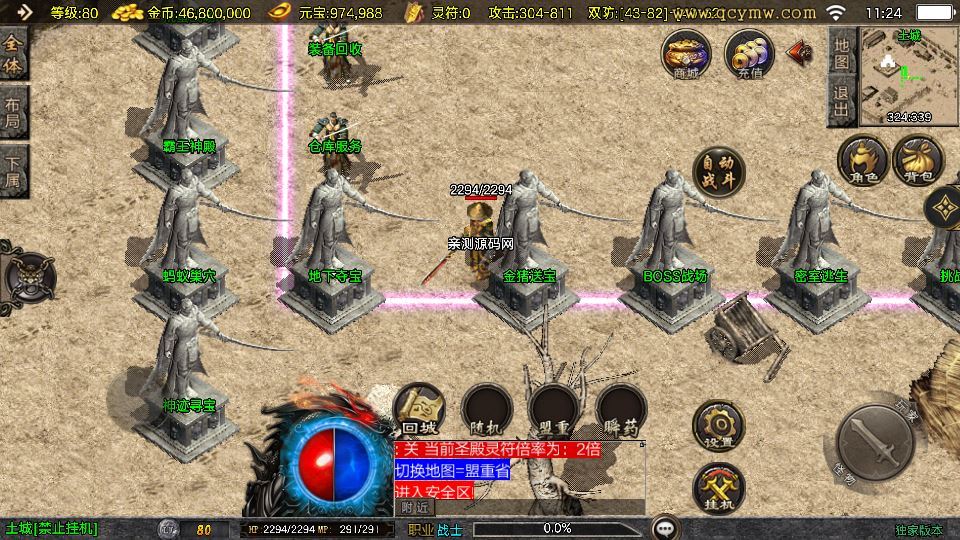Open the 角色 character sheet

pos(863,160)
